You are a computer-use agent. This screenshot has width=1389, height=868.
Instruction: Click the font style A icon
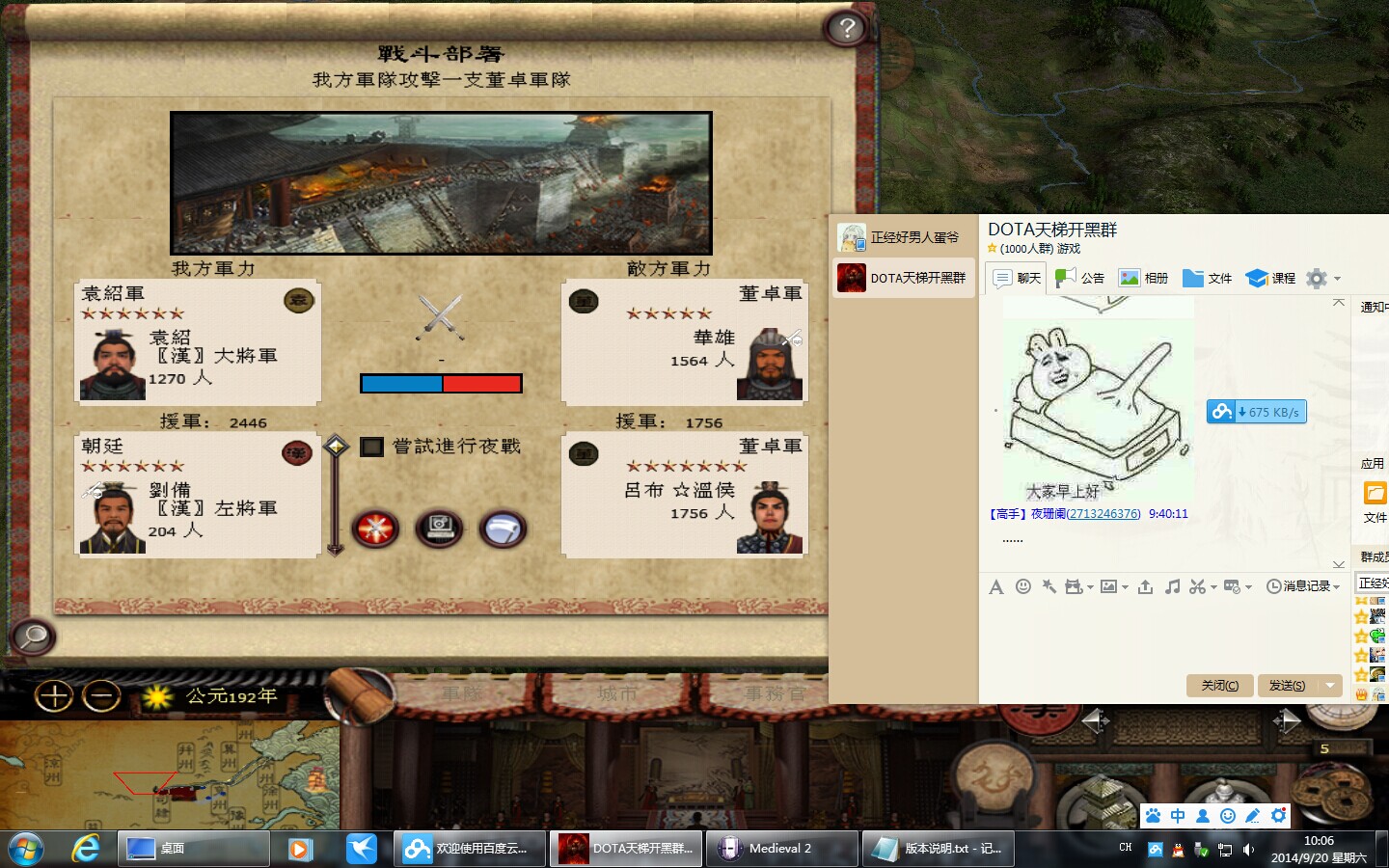tap(996, 586)
